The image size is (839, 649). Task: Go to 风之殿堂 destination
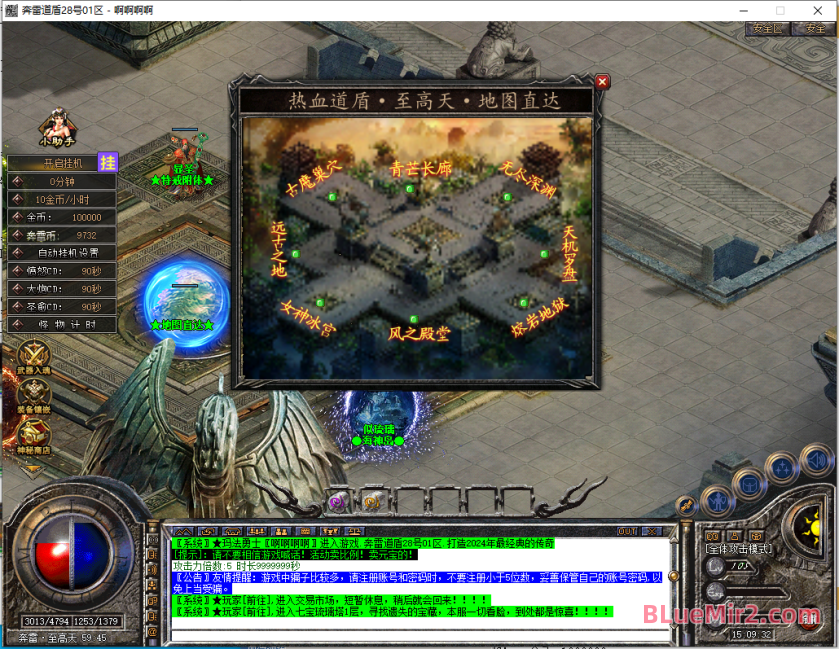click(x=420, y=333)
